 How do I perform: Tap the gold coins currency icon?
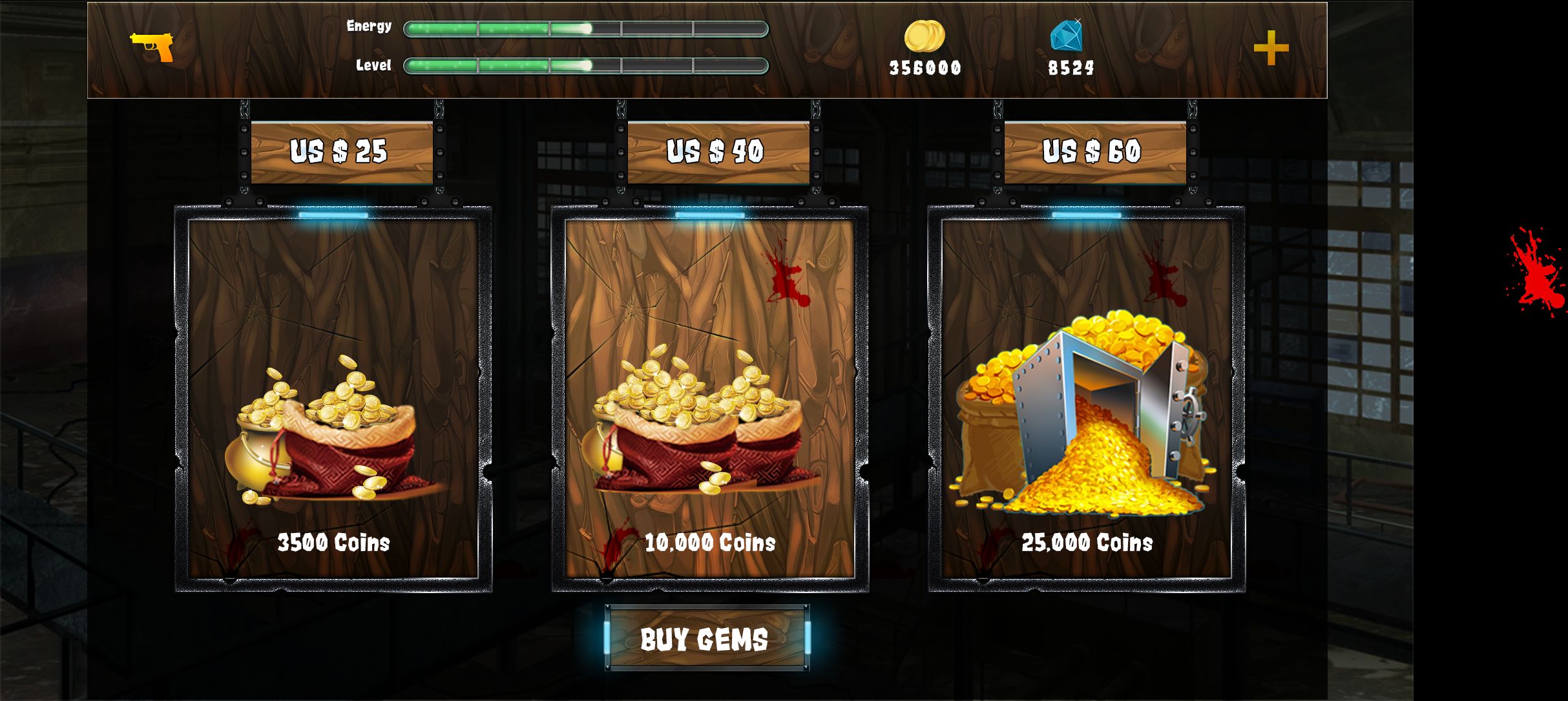[924, 36]
